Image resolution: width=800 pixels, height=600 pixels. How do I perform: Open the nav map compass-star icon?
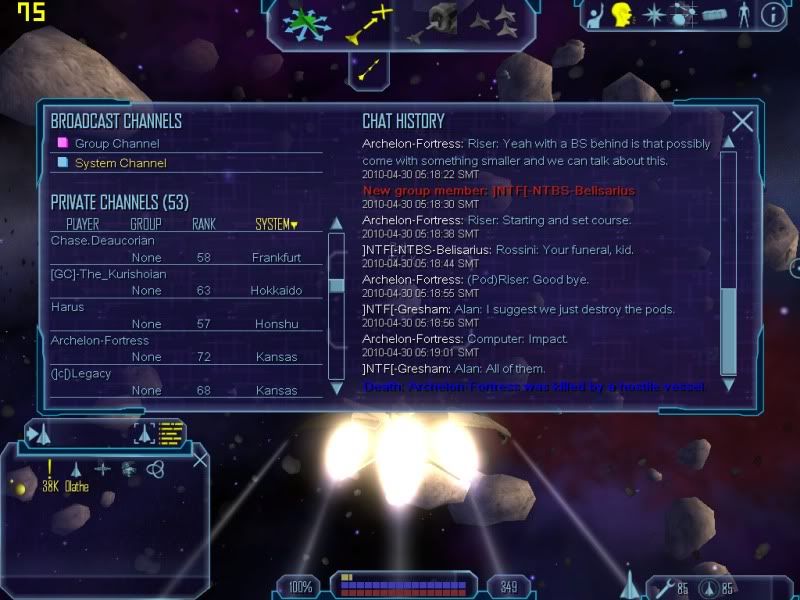tap(653, 15)
